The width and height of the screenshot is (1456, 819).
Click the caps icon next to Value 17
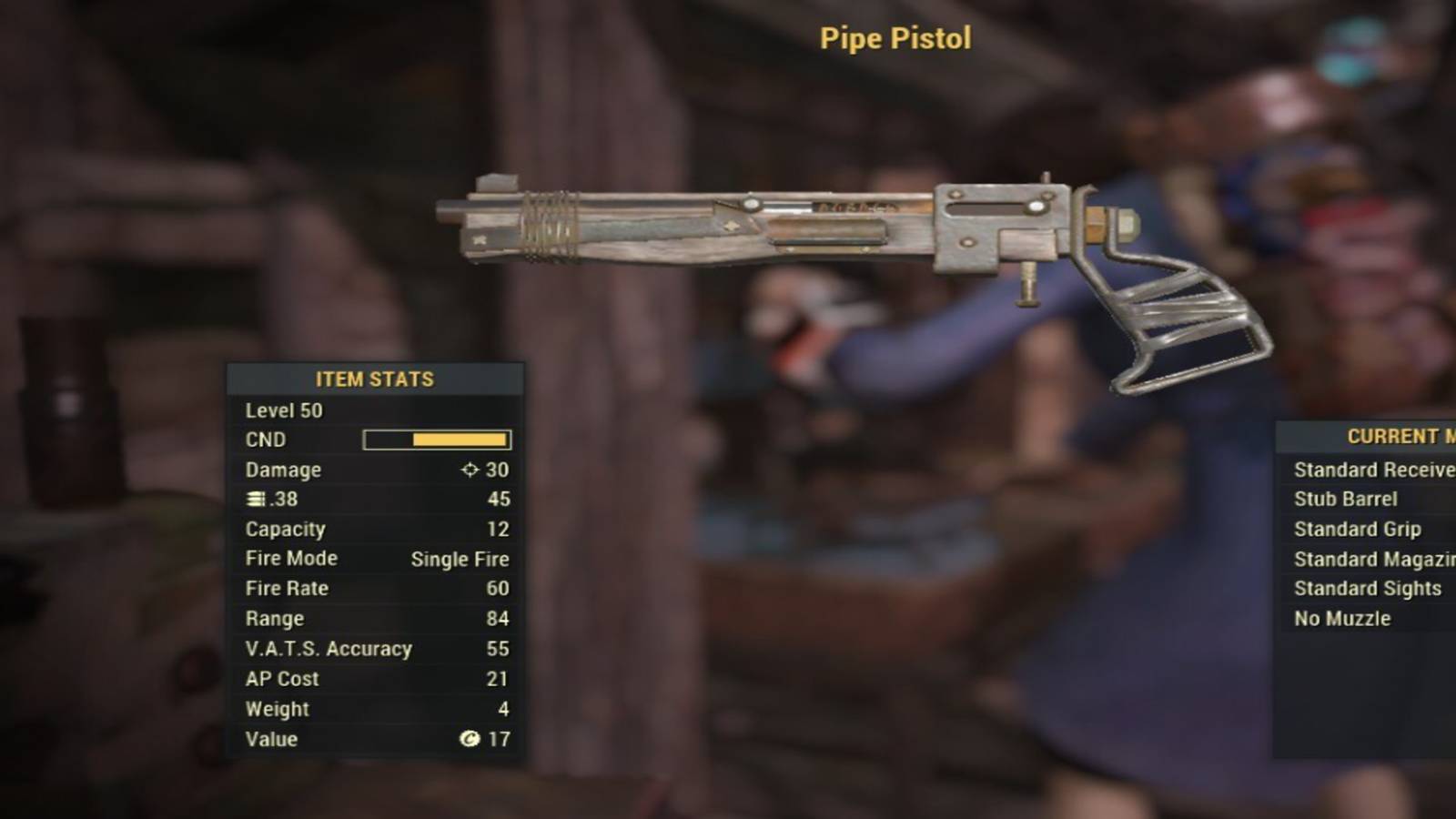(x=470, y=740)
